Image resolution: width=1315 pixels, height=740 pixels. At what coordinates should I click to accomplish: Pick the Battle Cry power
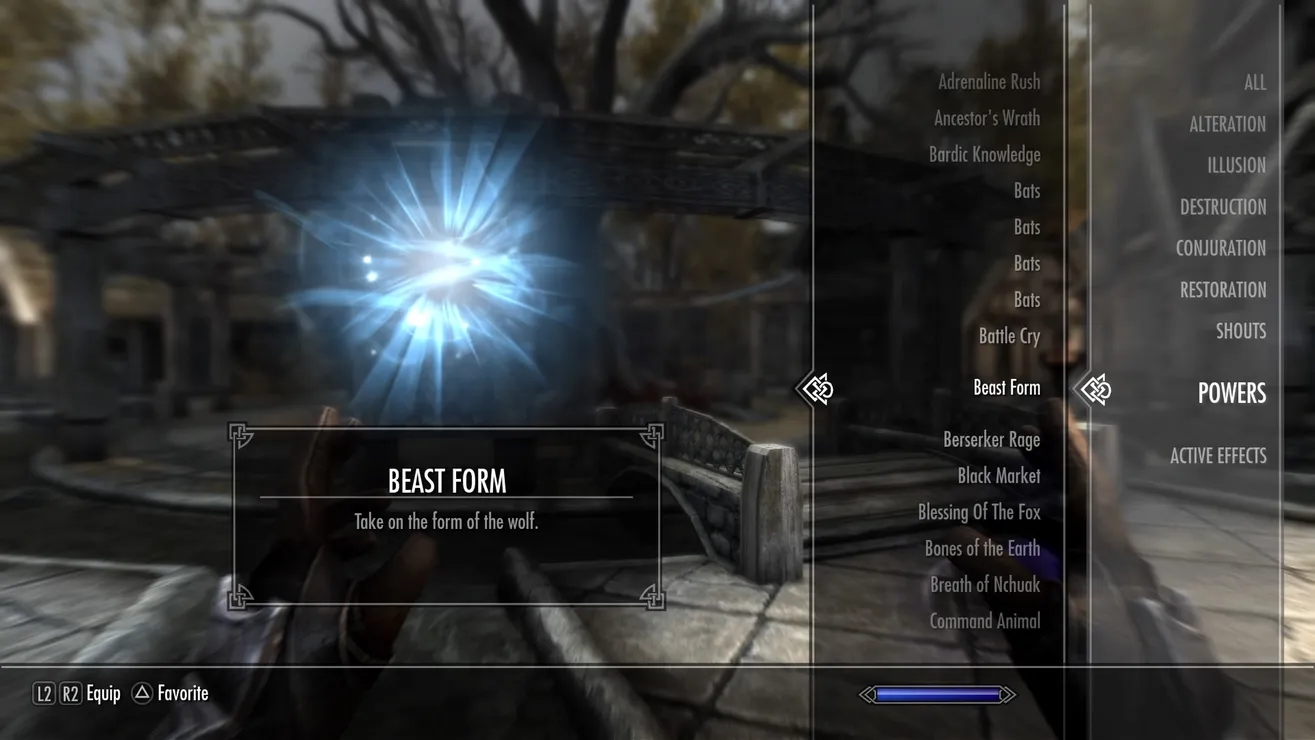point(1009,336)
